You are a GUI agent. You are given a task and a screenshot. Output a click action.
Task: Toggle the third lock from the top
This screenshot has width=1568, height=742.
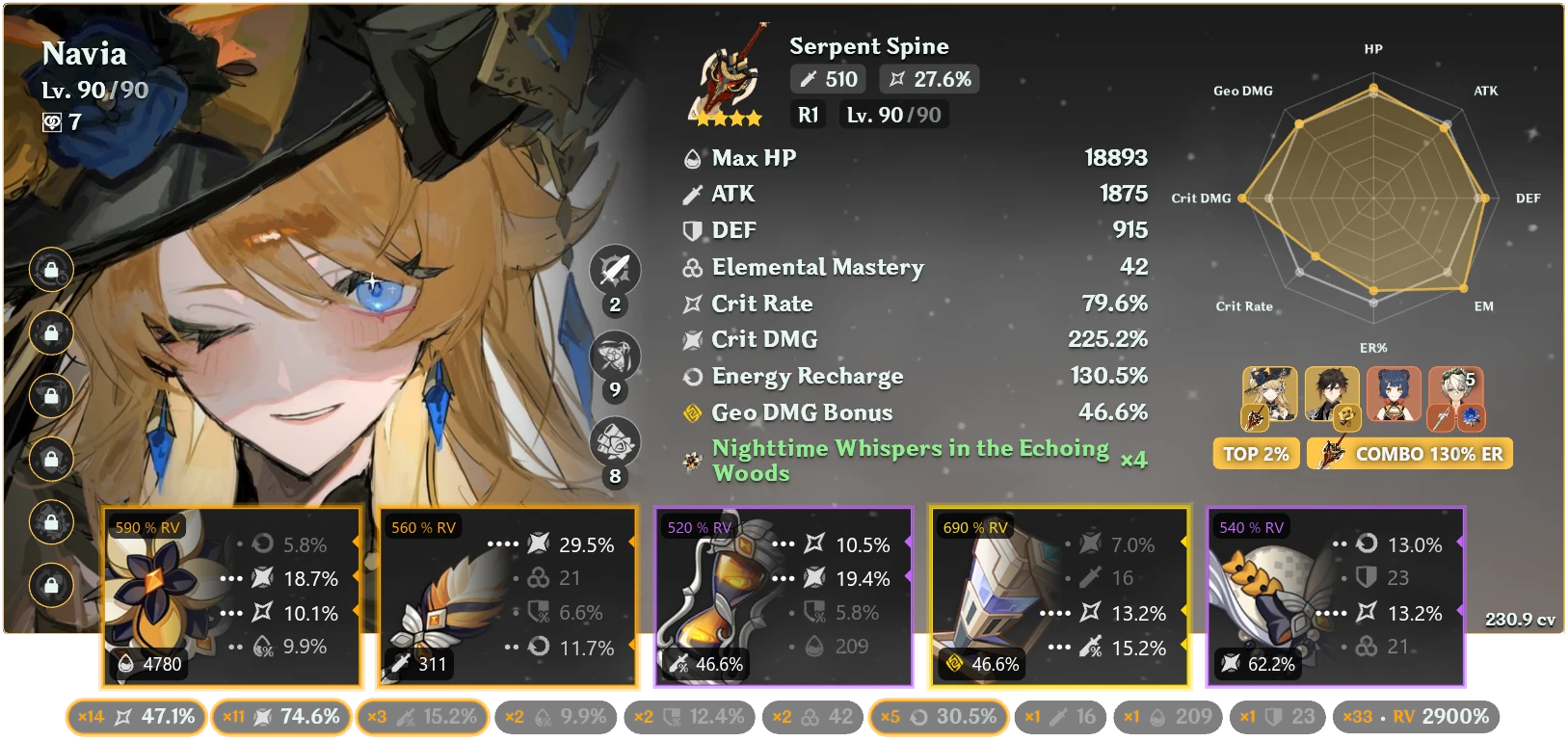[x=50, y=396]
